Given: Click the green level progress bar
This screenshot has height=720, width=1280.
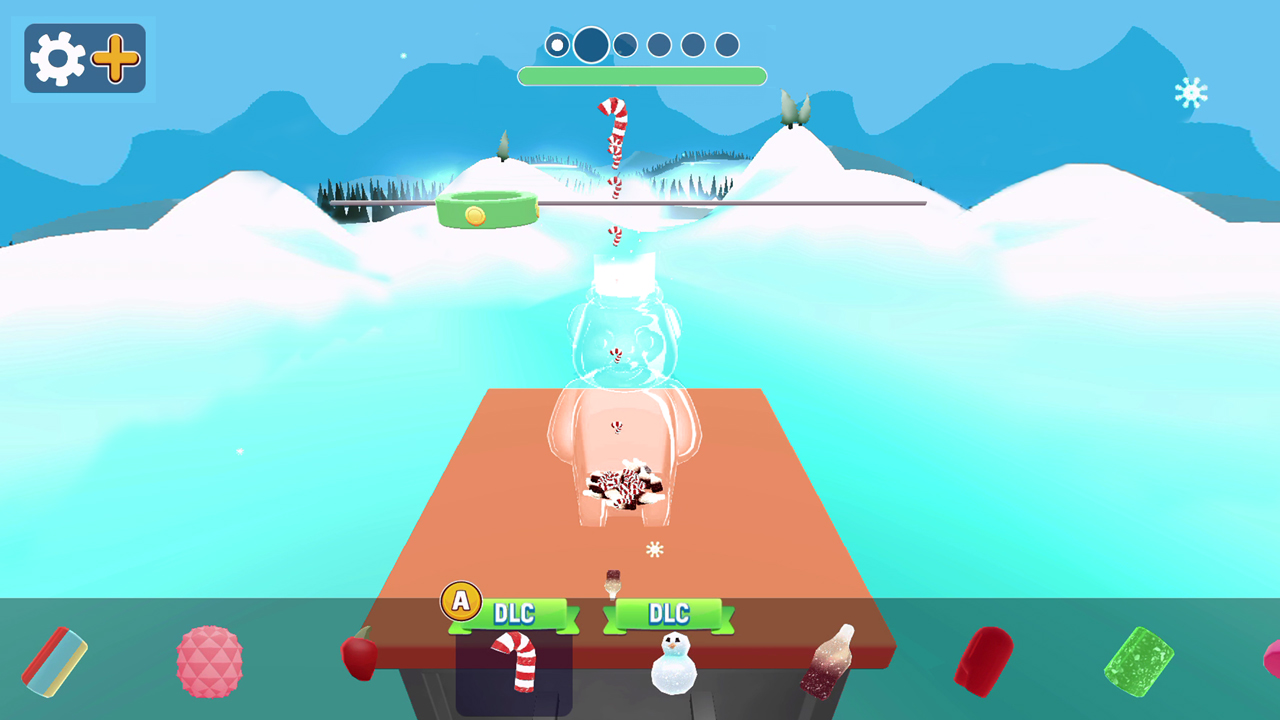Looking at the screenshot, I should 642,76.
